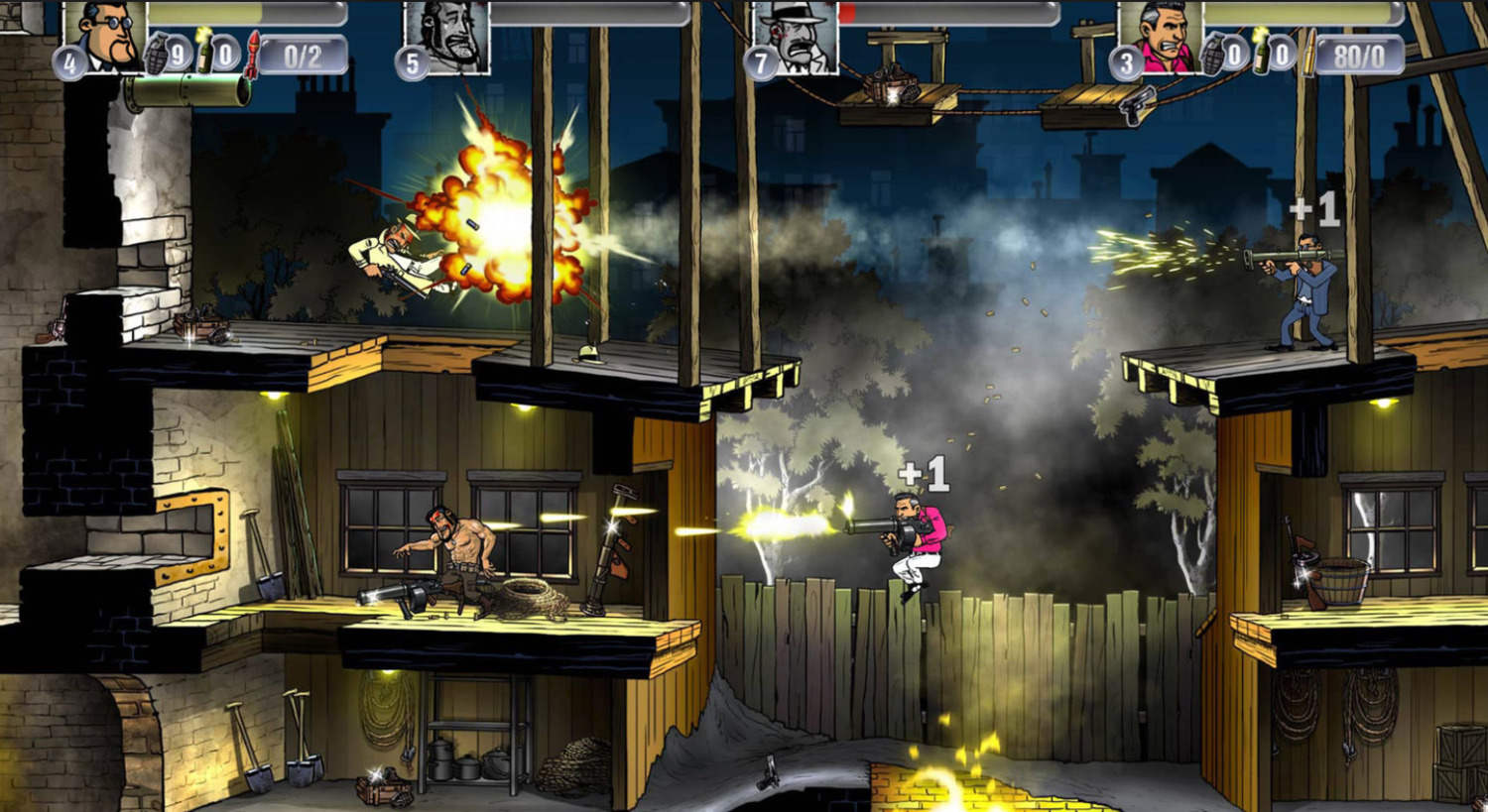The width and height of the screenshot is (1488, 812).
Task: Select the glasses-wearing player's portrait
Action: pyautogui.click(x=105, y=36)
